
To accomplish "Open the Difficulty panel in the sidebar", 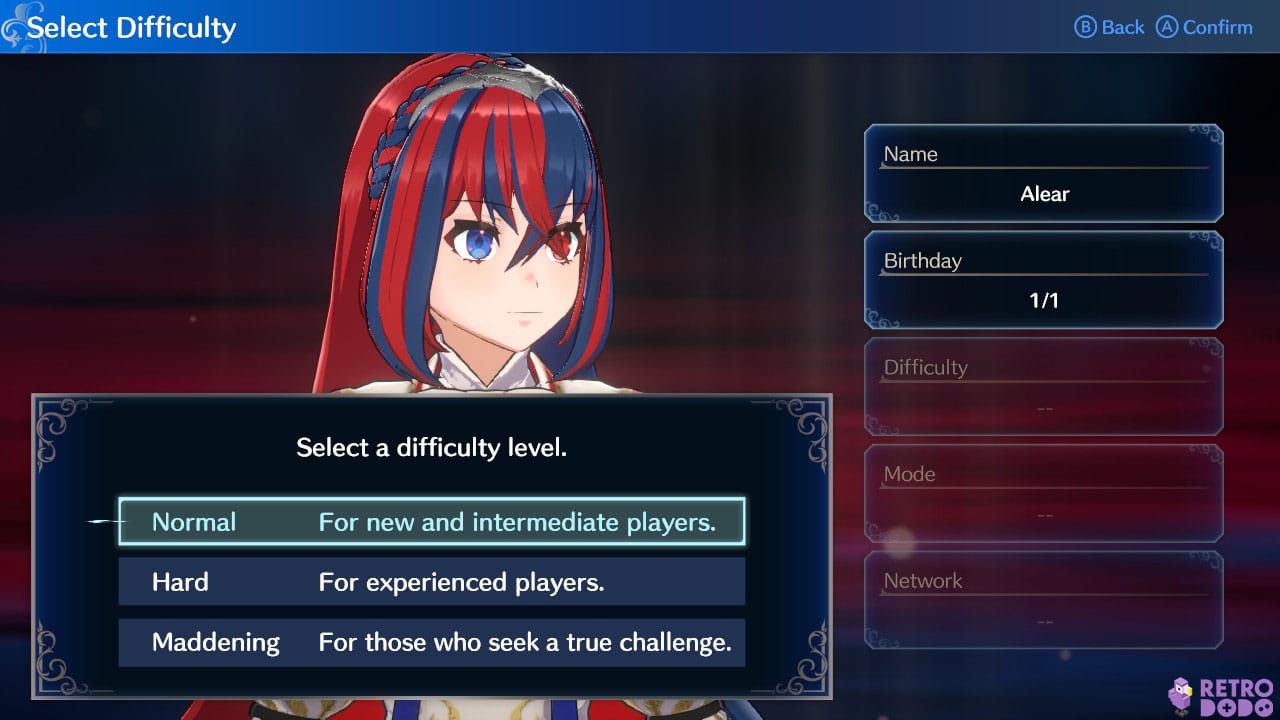I will tap(1043, 385).
